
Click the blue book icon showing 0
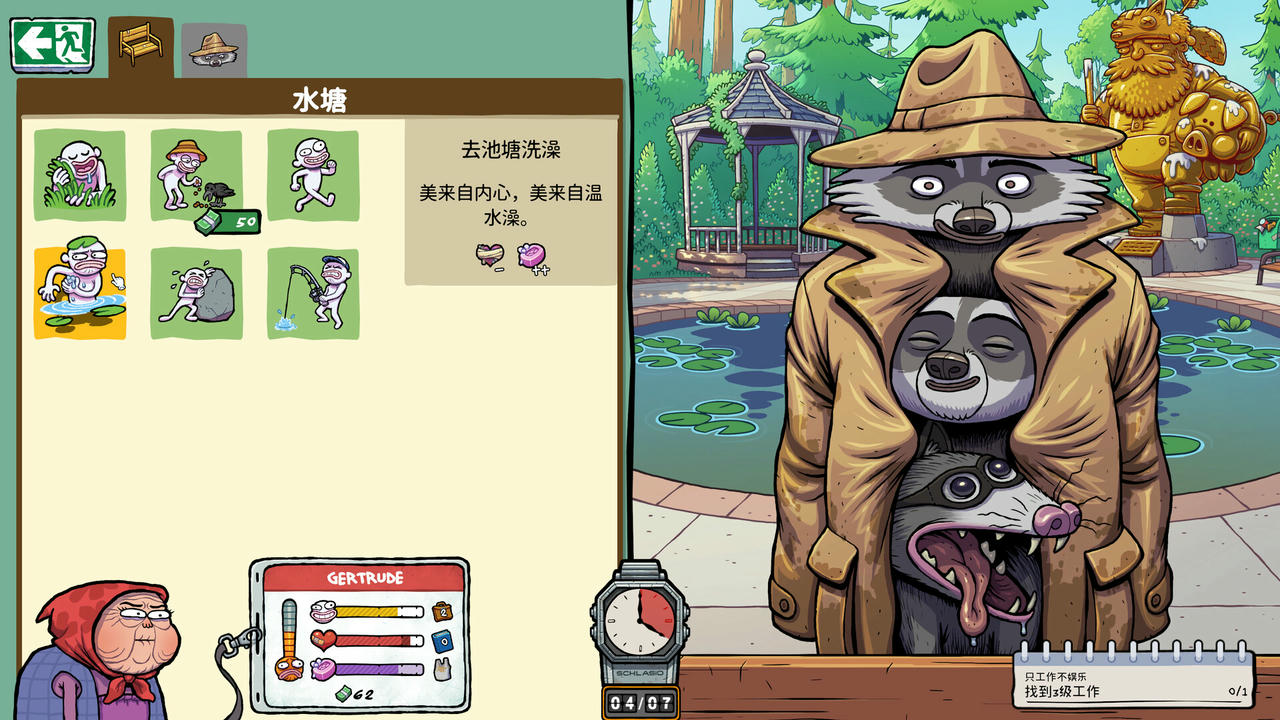(x=441, y=640)
